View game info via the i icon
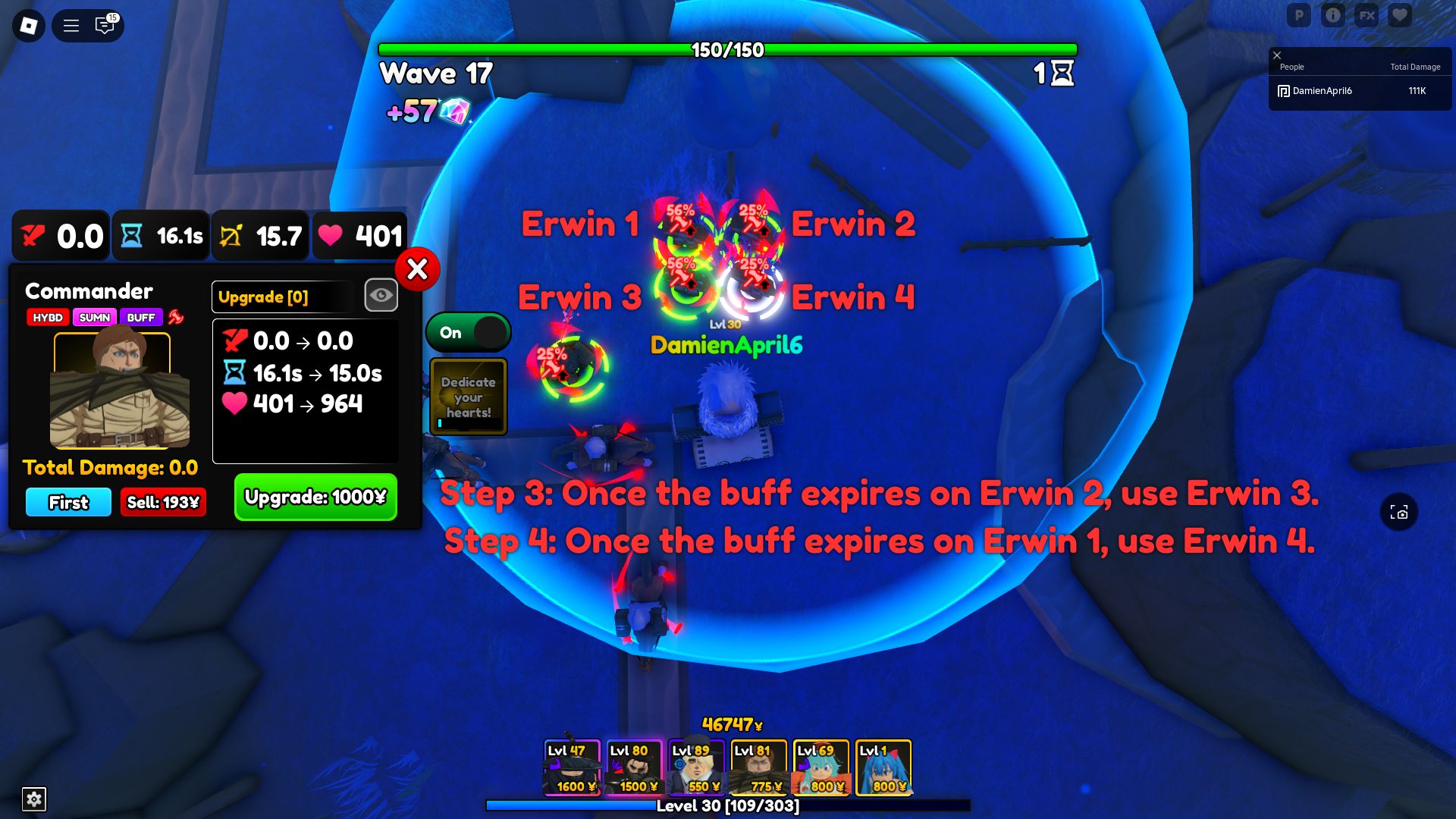The image size is (1456, 819). [1333, 14]
